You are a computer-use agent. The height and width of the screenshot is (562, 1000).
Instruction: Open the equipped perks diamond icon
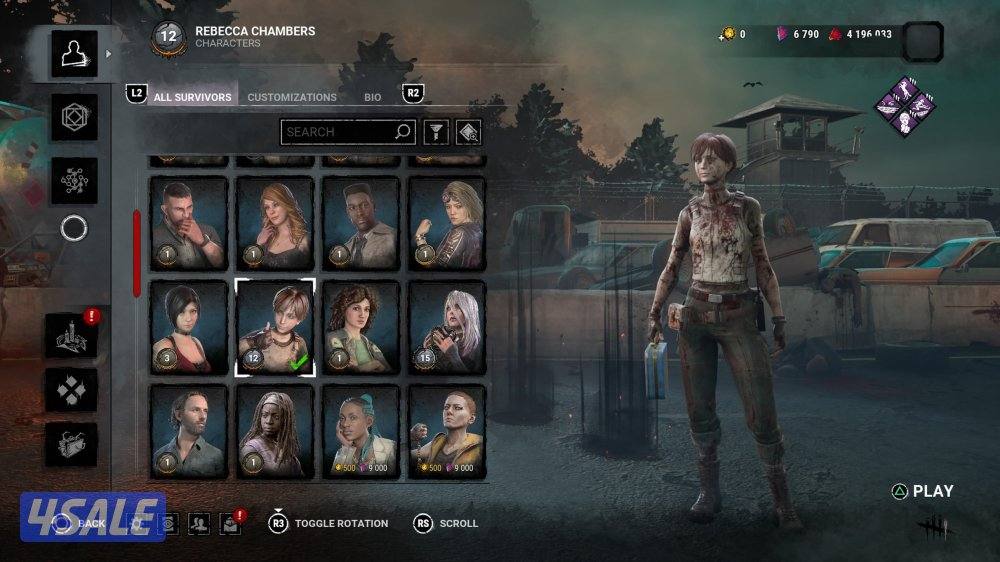coord(905,106)
